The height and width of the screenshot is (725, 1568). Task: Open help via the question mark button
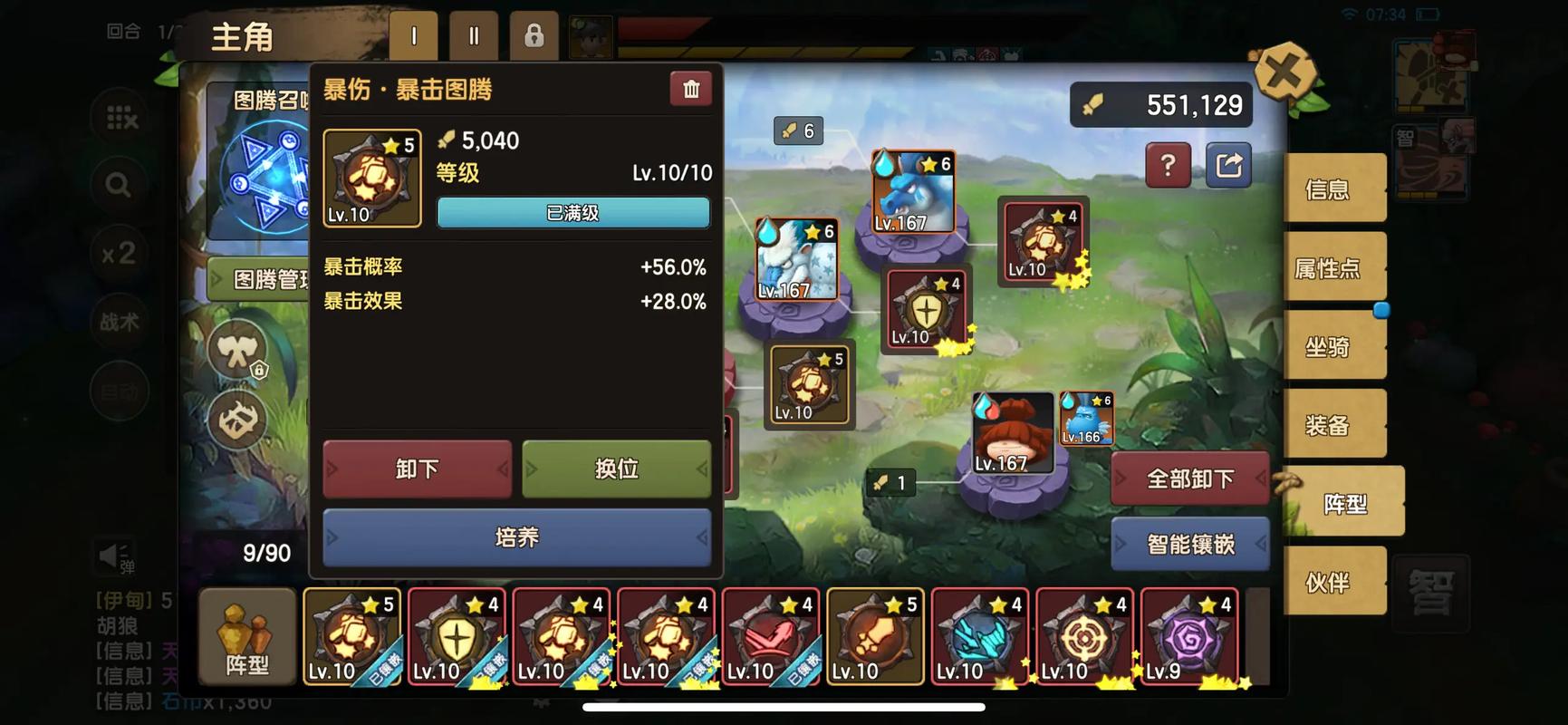pyautogui.click(x=1168, y=165)
